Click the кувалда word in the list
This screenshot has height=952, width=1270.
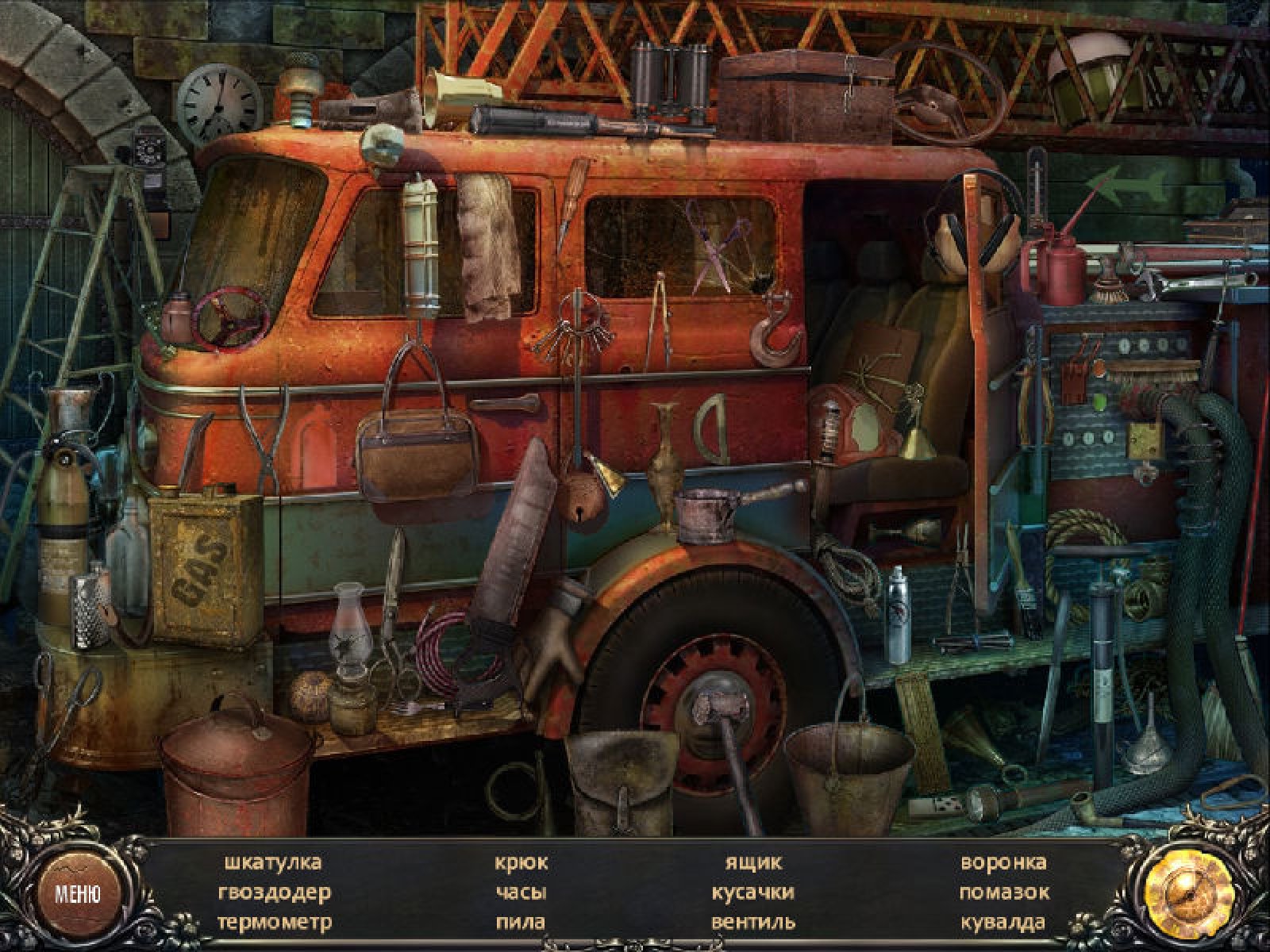1003,923
